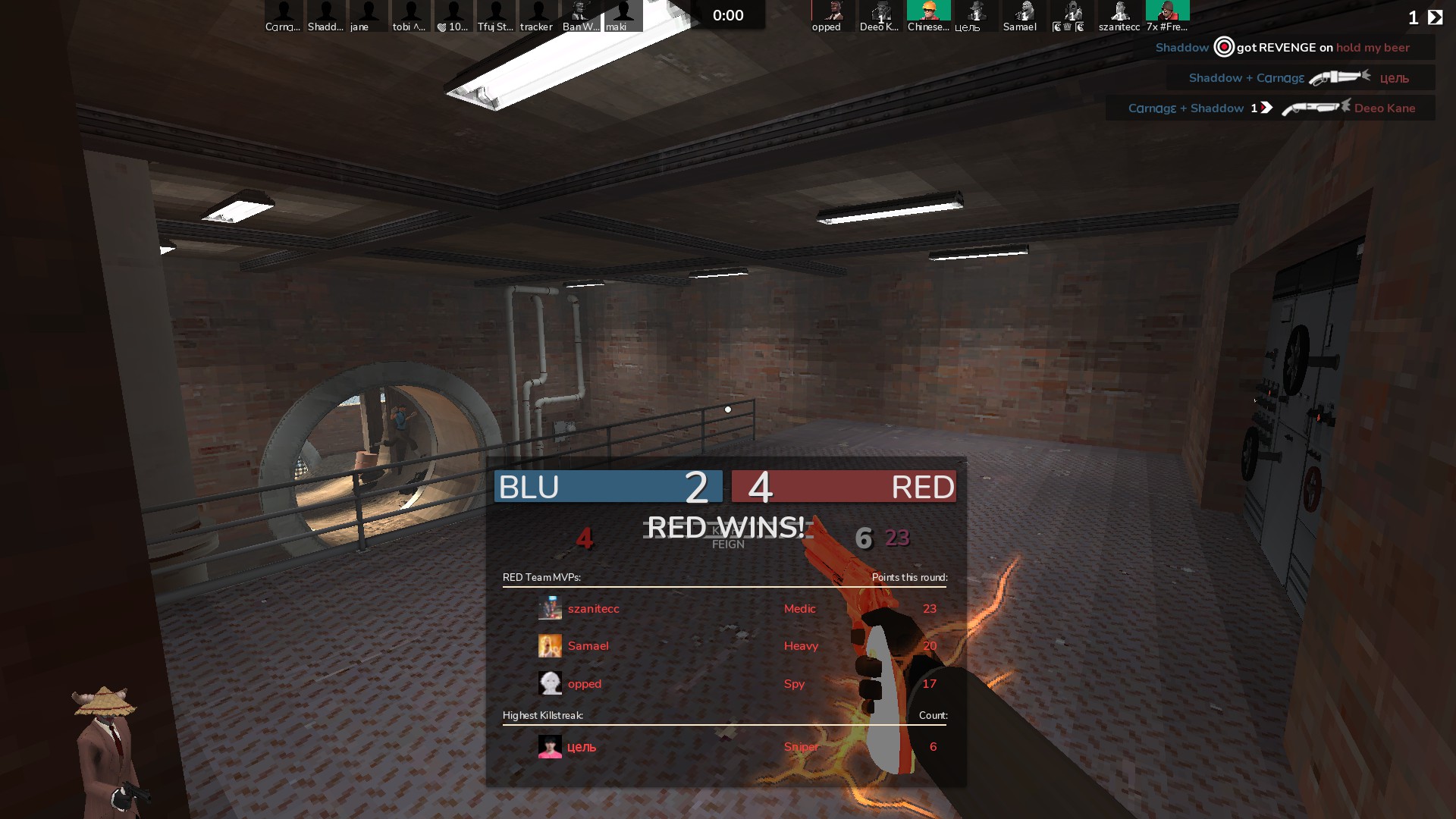Choose the 7x #Fre... portrait in the top bar
The height and width of the screenshot is (819, 1456).
tap(1167, 15)
